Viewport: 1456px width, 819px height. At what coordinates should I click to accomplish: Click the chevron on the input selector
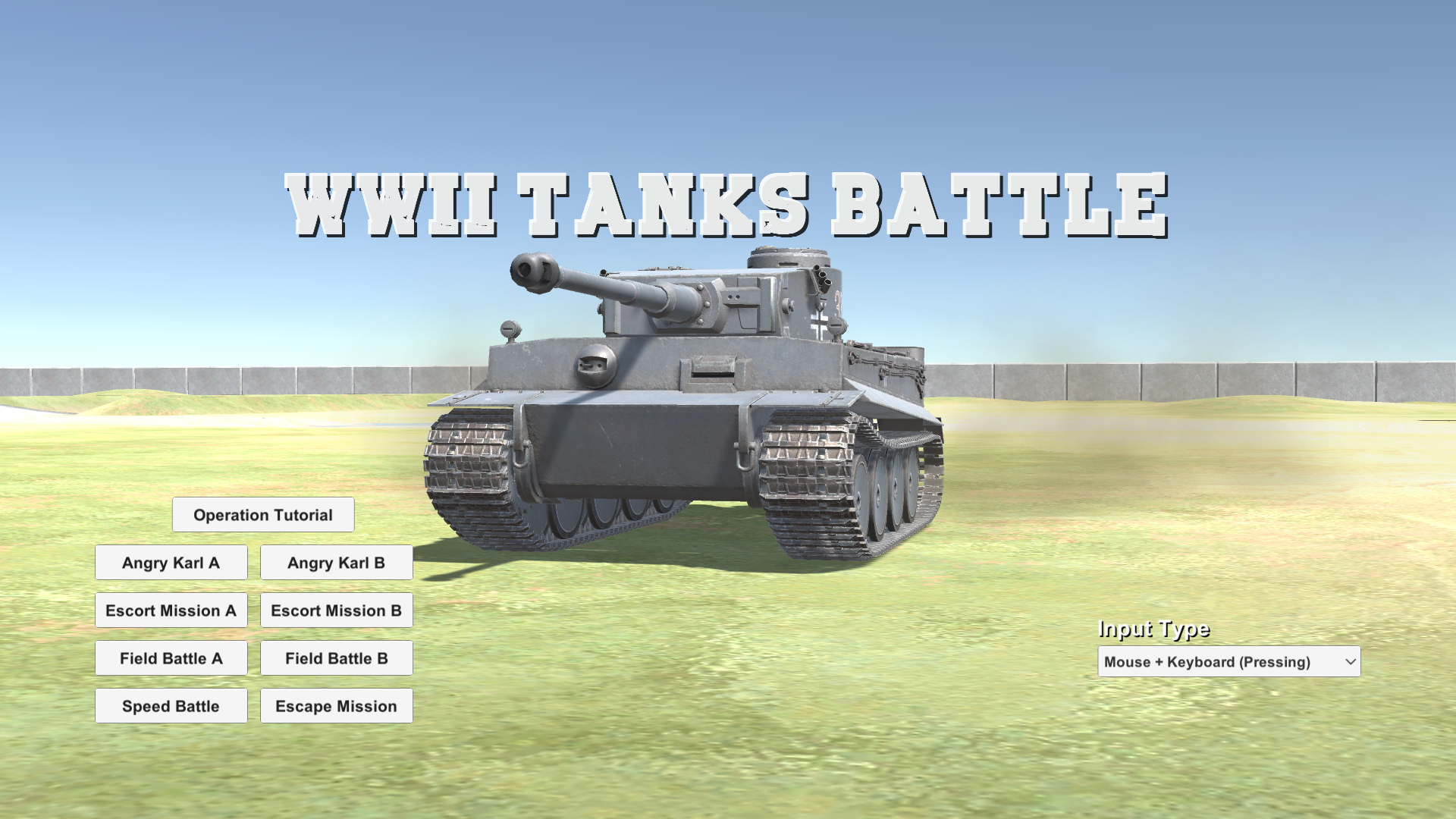[x=1348, y=661]
